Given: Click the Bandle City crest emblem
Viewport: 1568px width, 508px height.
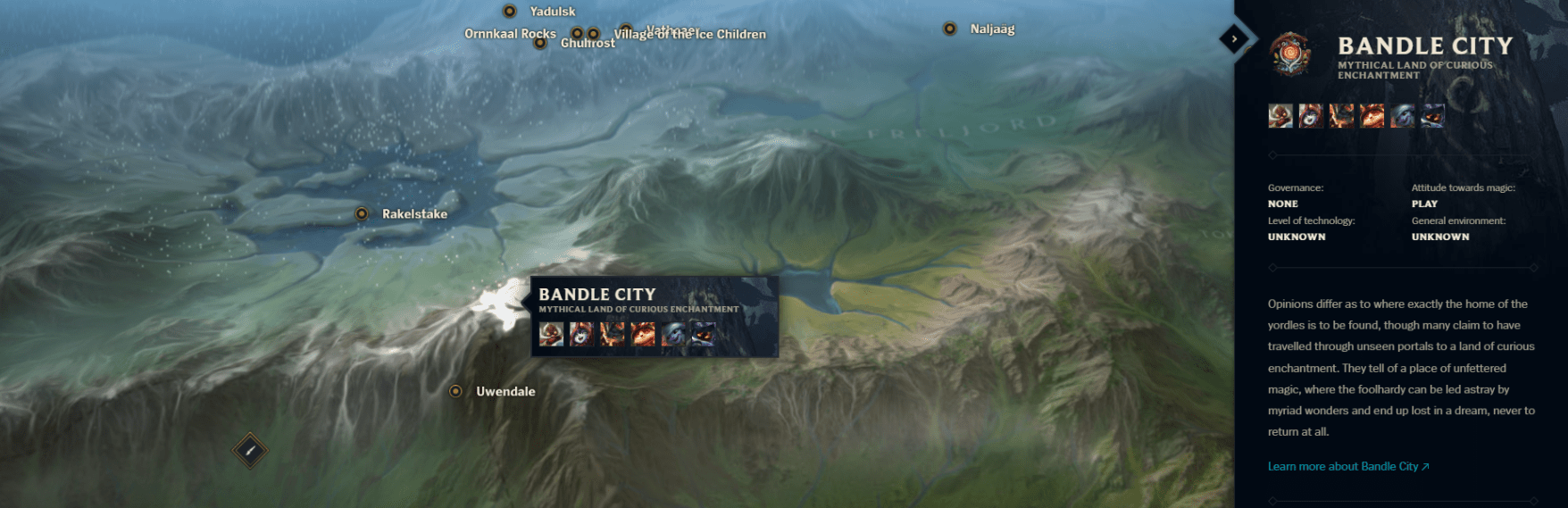Looking at the screenshot, I should [1290, 54].
